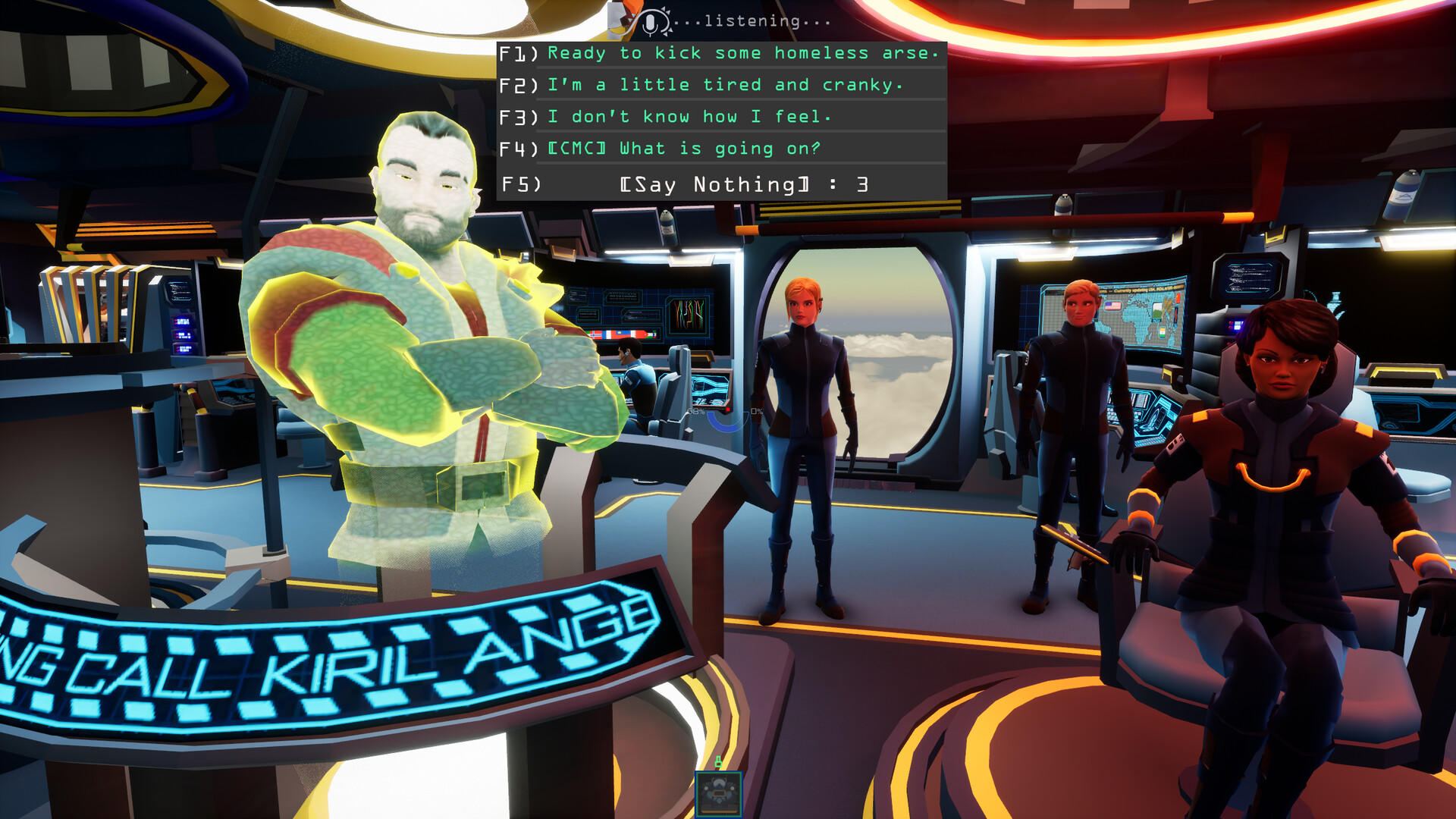Choose F1 Ready to kick some homeless arse
The image size is (1456, 819).
pyautogui.click(x=743, y=53)
